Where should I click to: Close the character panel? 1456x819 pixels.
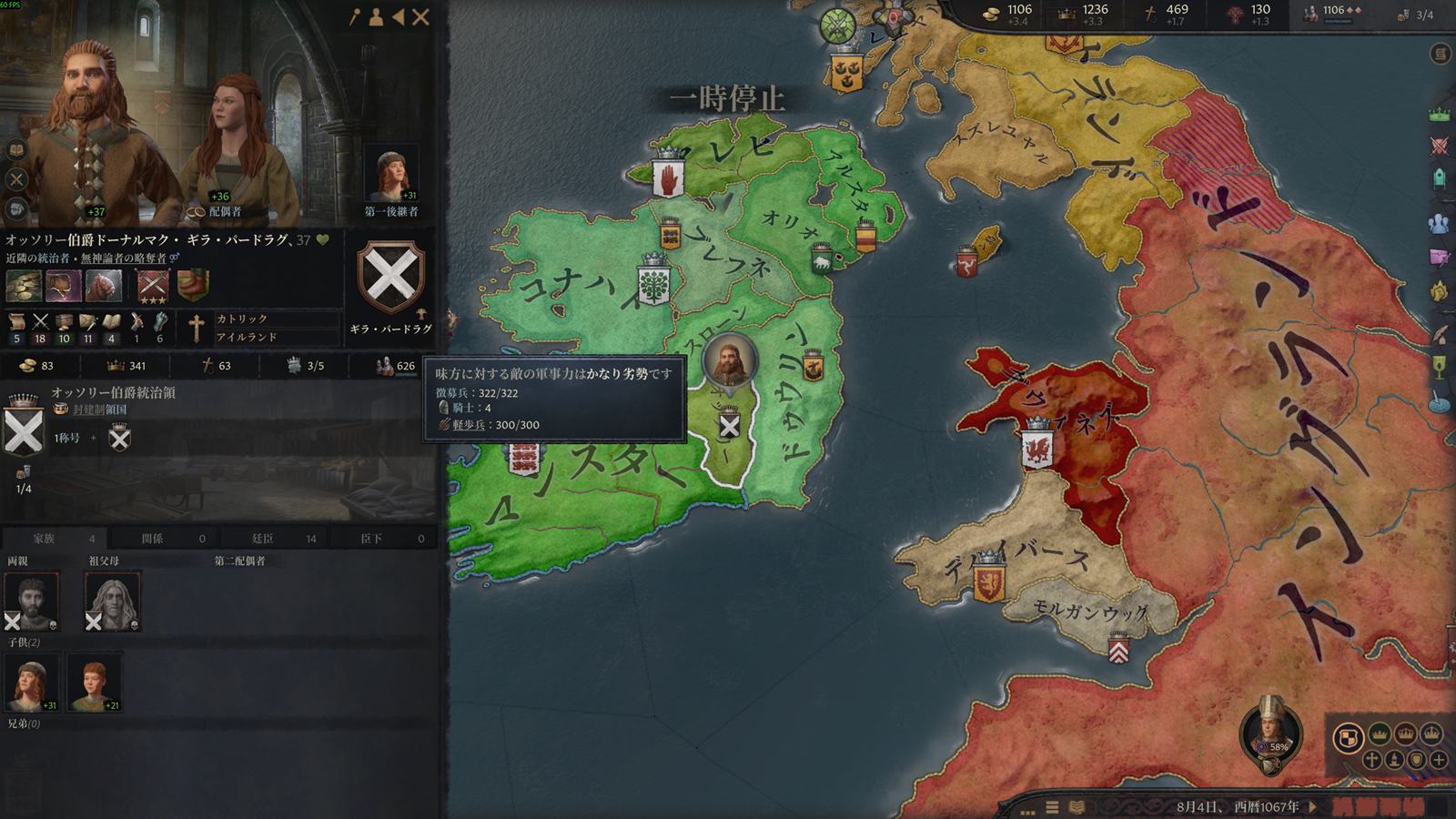pos(420,16)
